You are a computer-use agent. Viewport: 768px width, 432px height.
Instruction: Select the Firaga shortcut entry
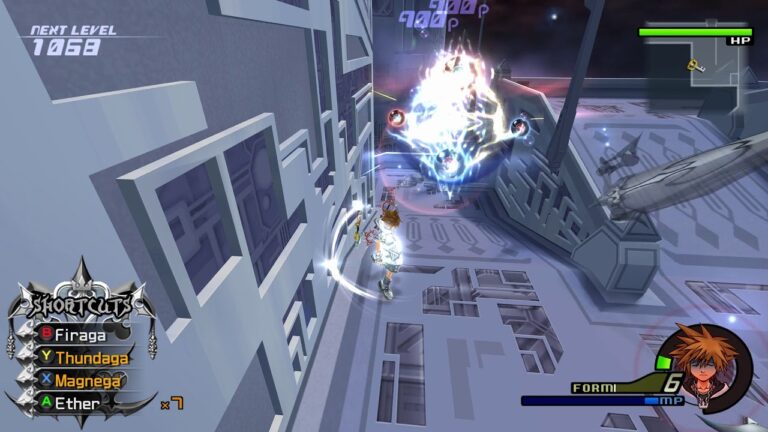(x=82, y=334)
